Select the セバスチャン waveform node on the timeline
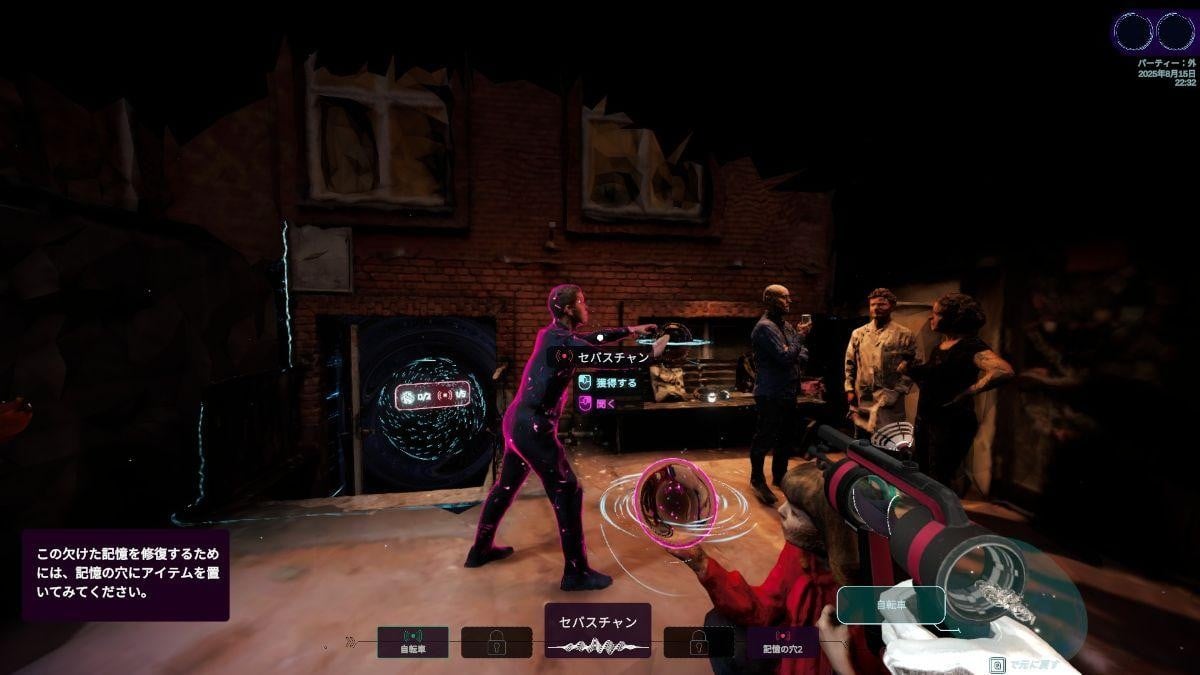The height and width of the screenshot is (675, 1200). [x=598, y=631]
